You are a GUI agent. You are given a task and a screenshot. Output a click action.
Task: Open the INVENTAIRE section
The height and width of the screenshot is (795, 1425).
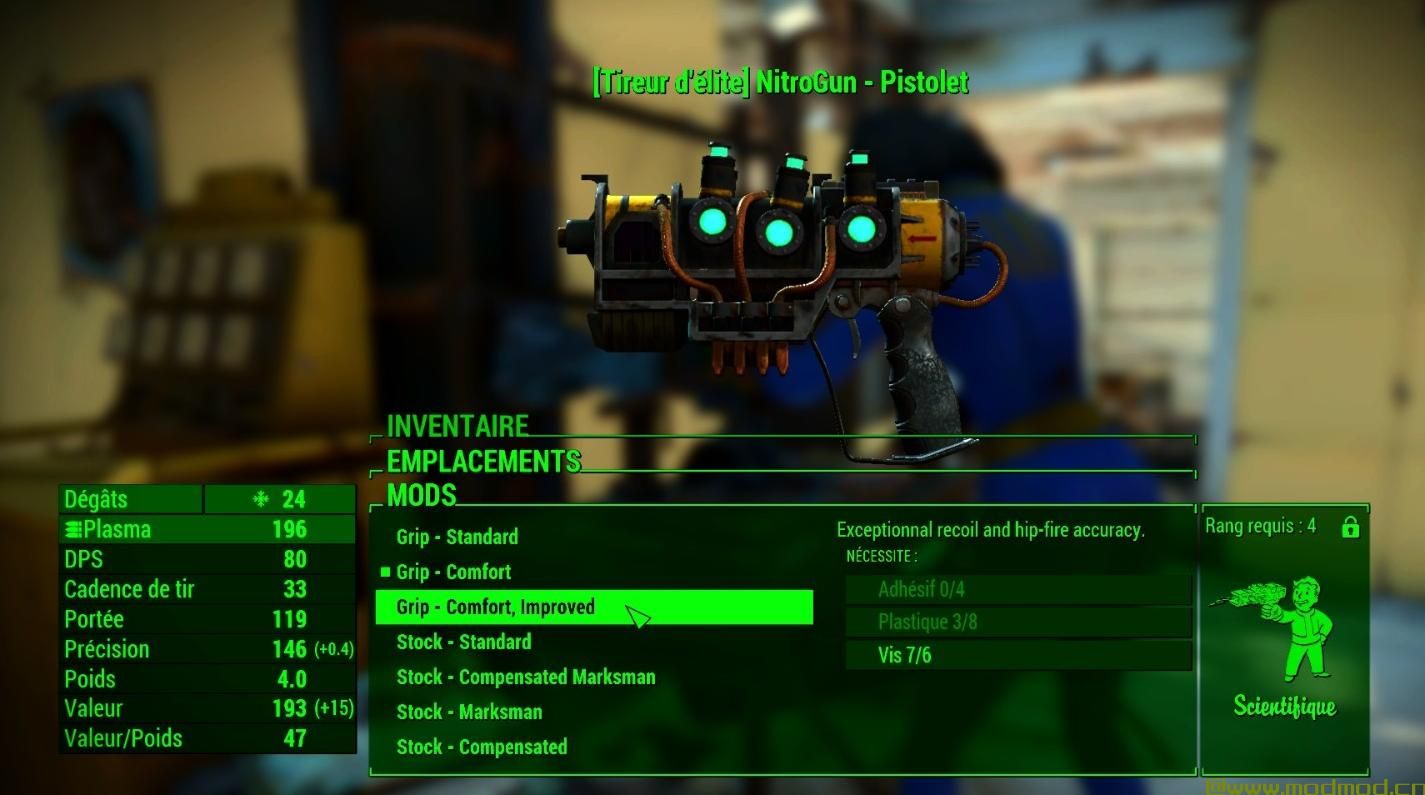(457, 426)
